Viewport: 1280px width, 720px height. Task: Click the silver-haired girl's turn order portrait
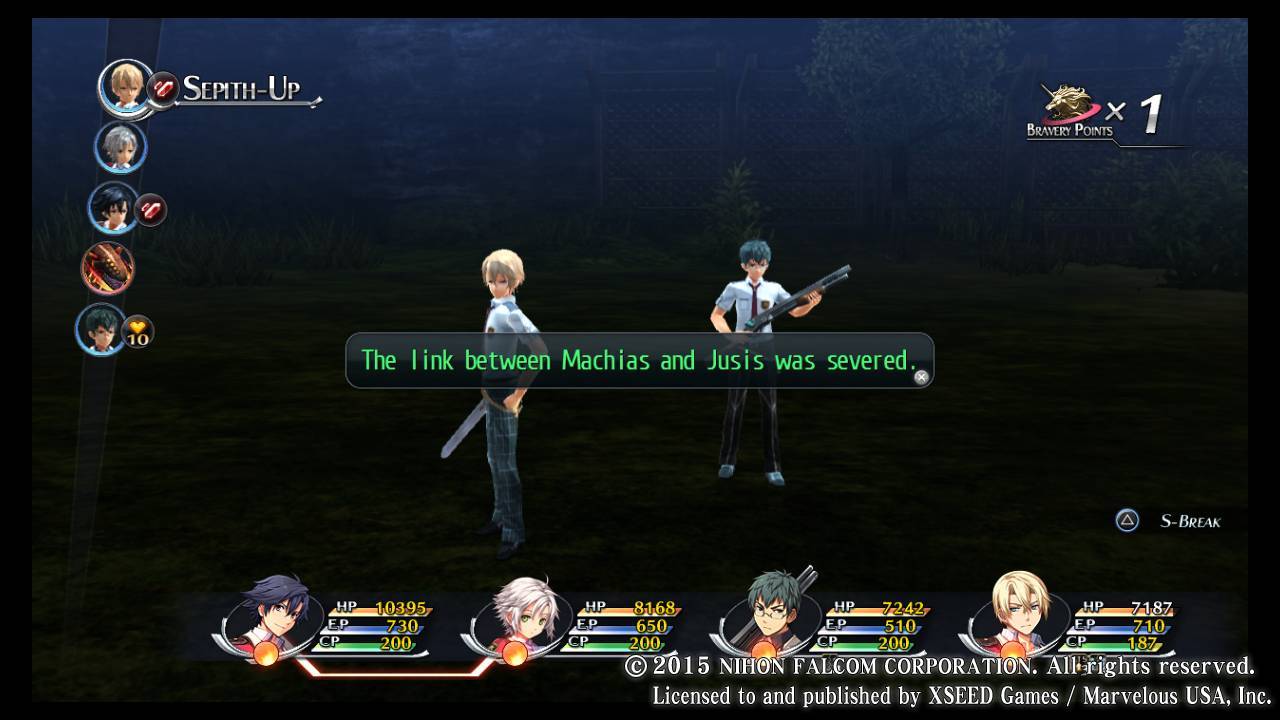[x=120, y=147]
